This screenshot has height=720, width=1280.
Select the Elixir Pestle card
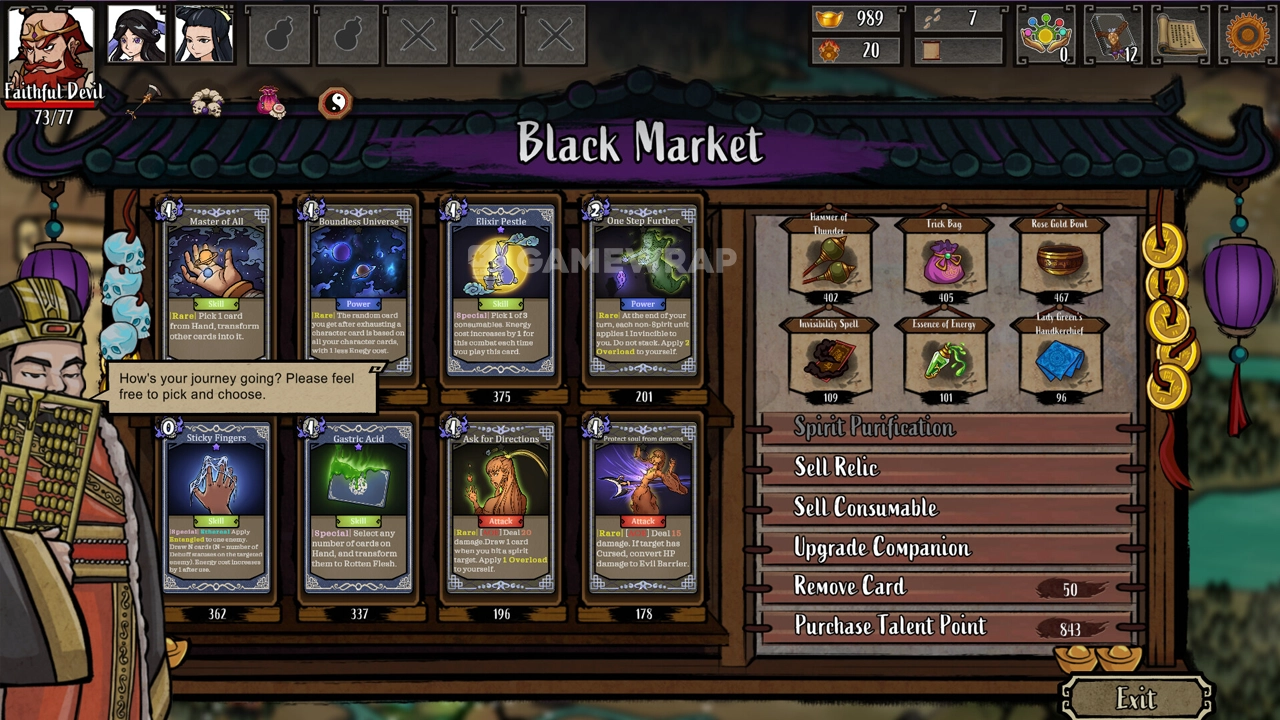pos(501,290)
